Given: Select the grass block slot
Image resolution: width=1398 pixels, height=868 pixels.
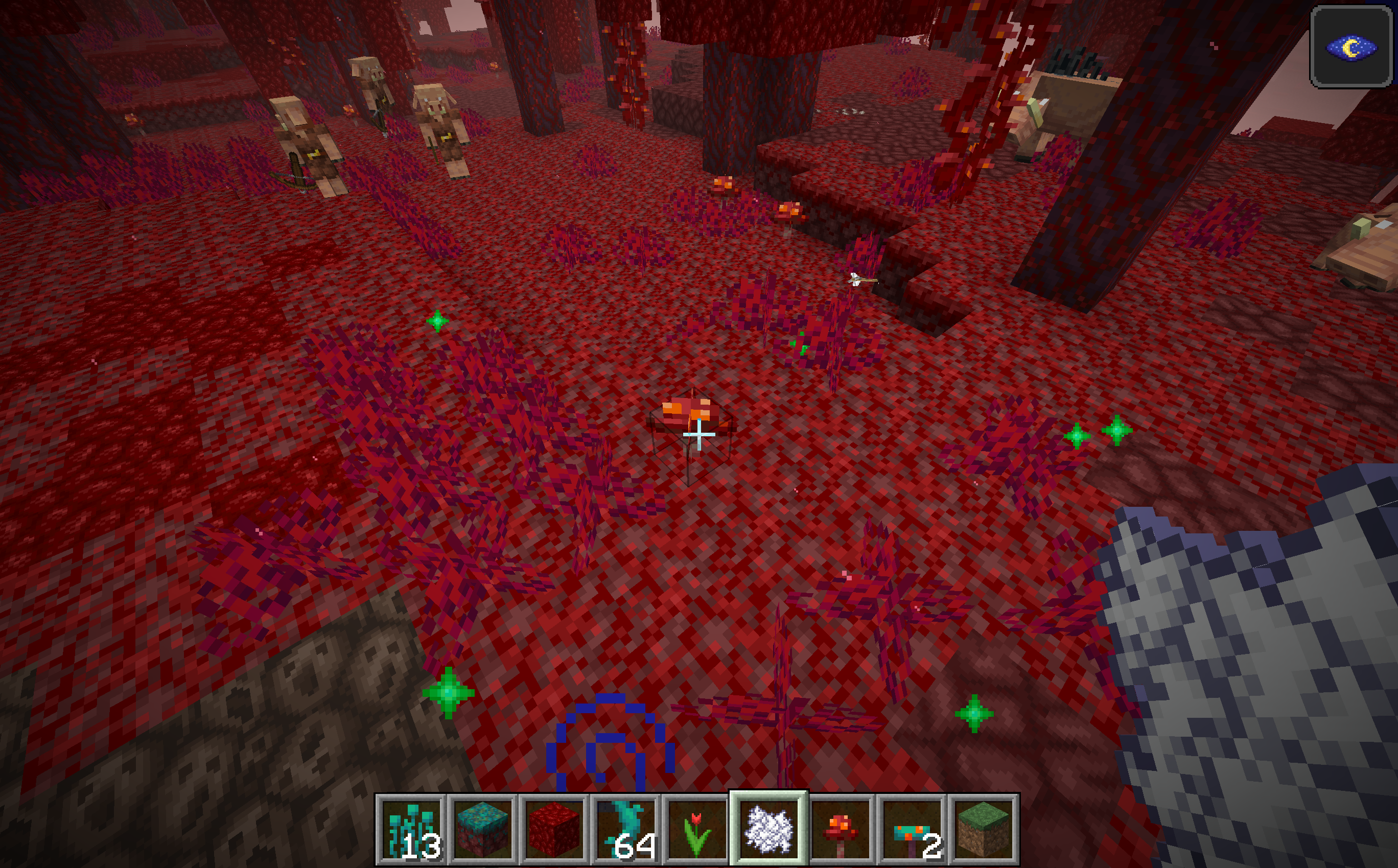Looking at the screenshot, I should 983,829.
